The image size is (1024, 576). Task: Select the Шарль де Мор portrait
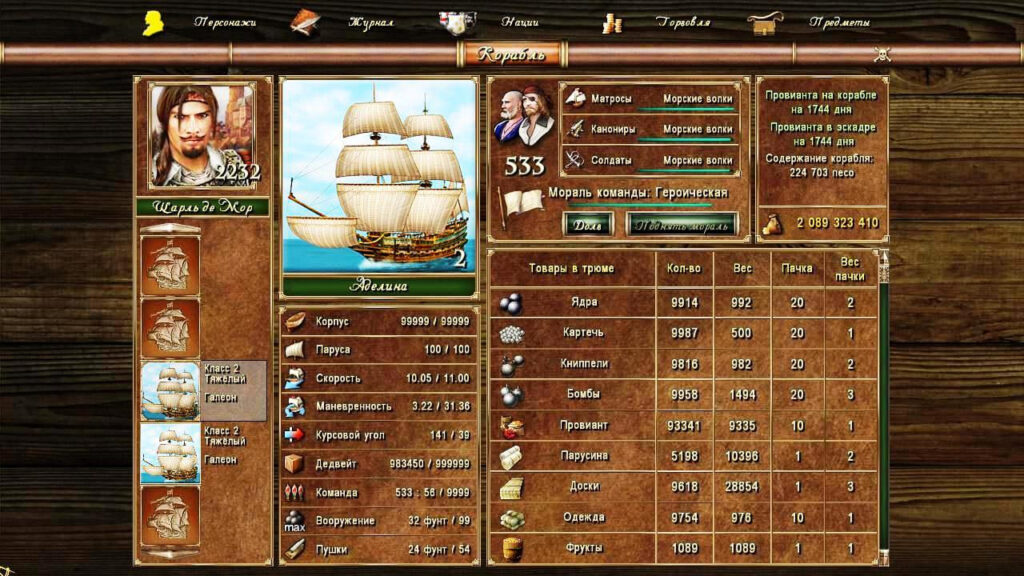(202, 135)
